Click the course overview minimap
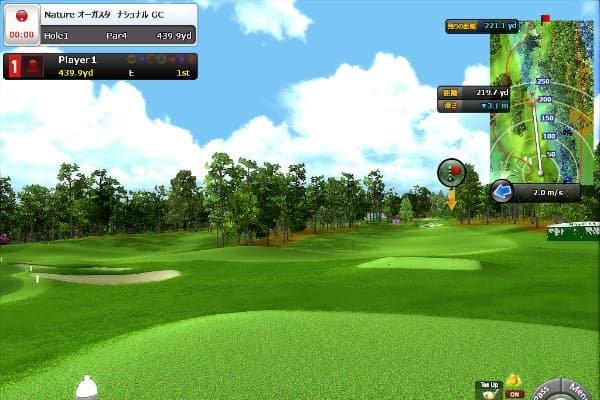 click(539, 98)
